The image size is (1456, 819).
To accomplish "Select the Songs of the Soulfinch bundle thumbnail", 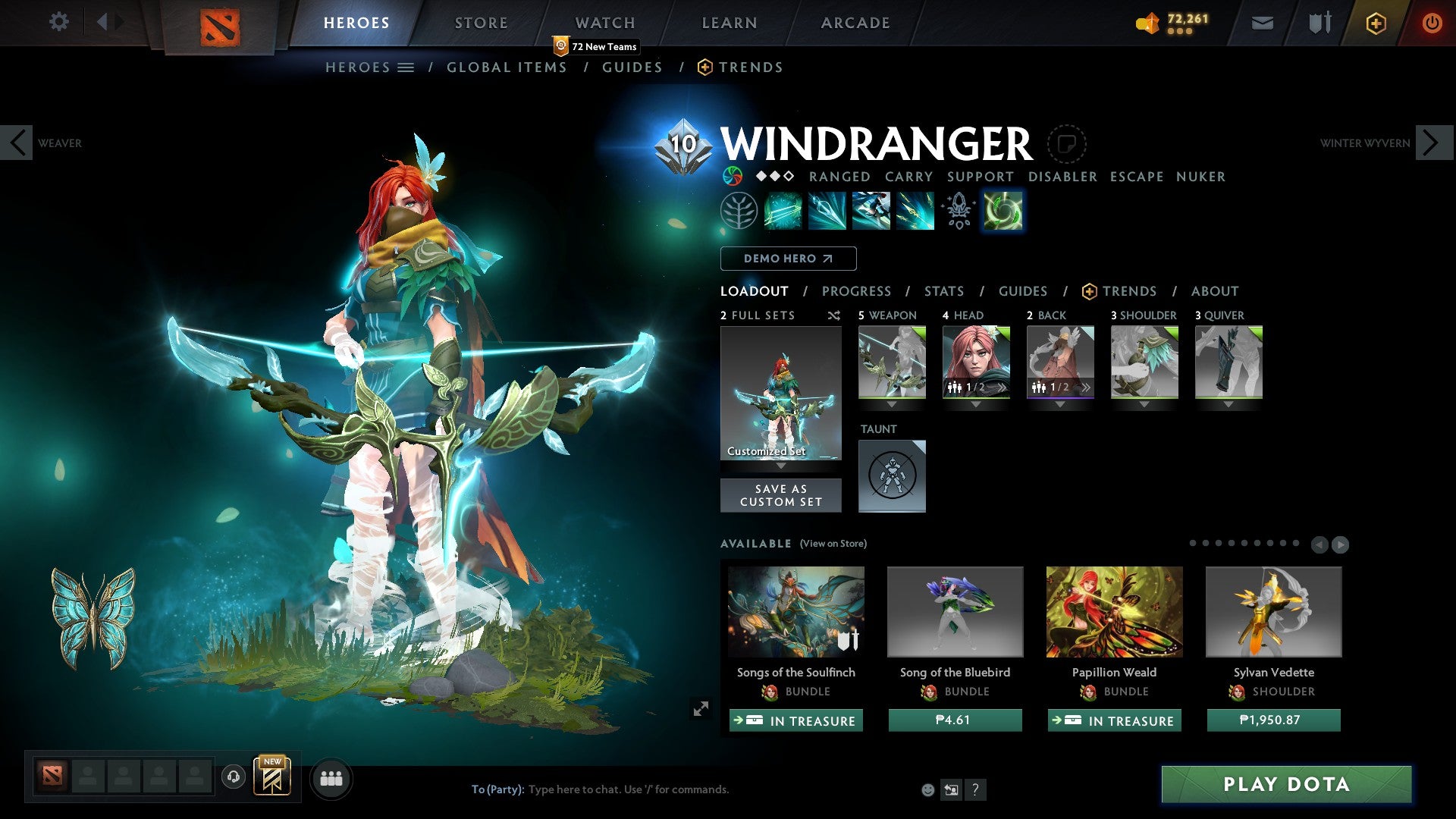I will click(x=795, y=611).
